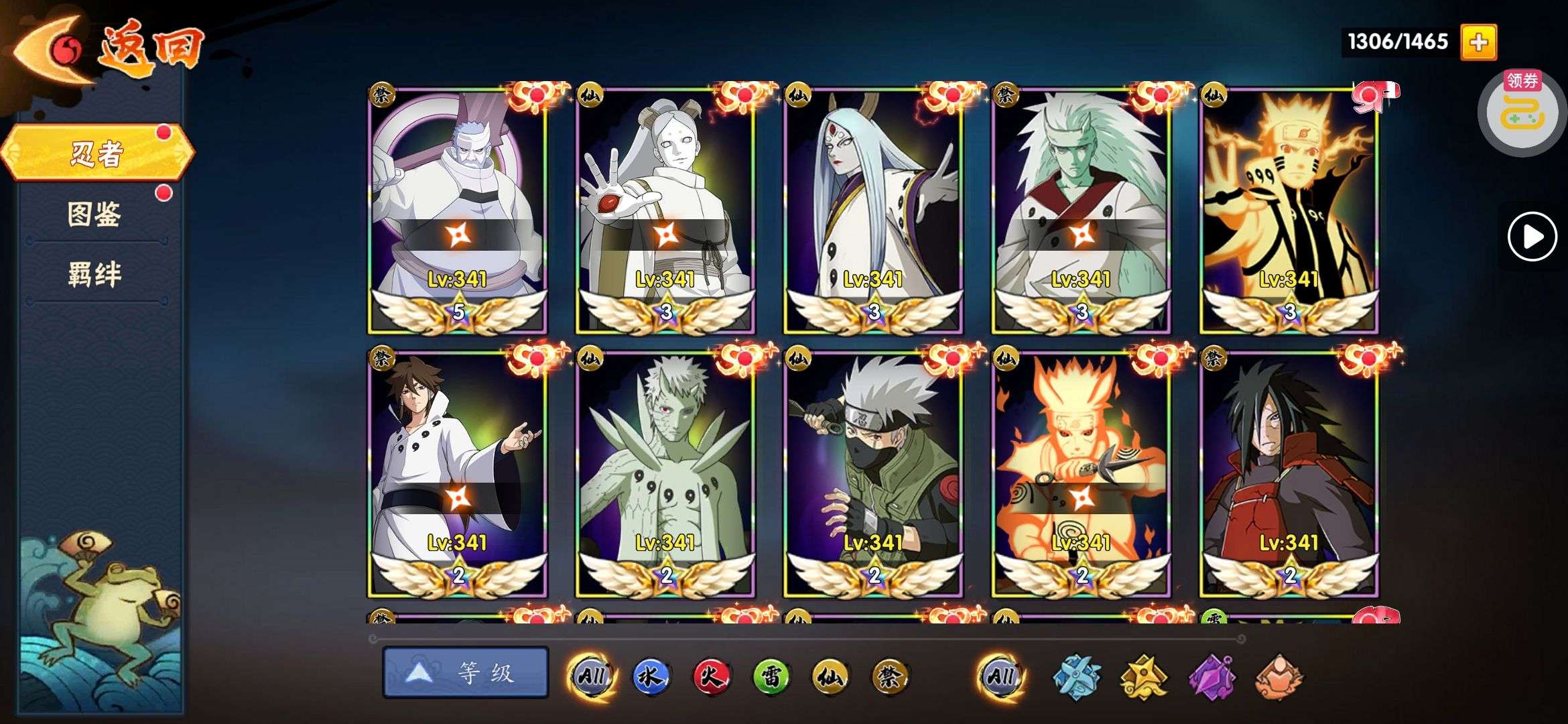
Task: Show only 仙 type ninjas
Action: [830, 676]
